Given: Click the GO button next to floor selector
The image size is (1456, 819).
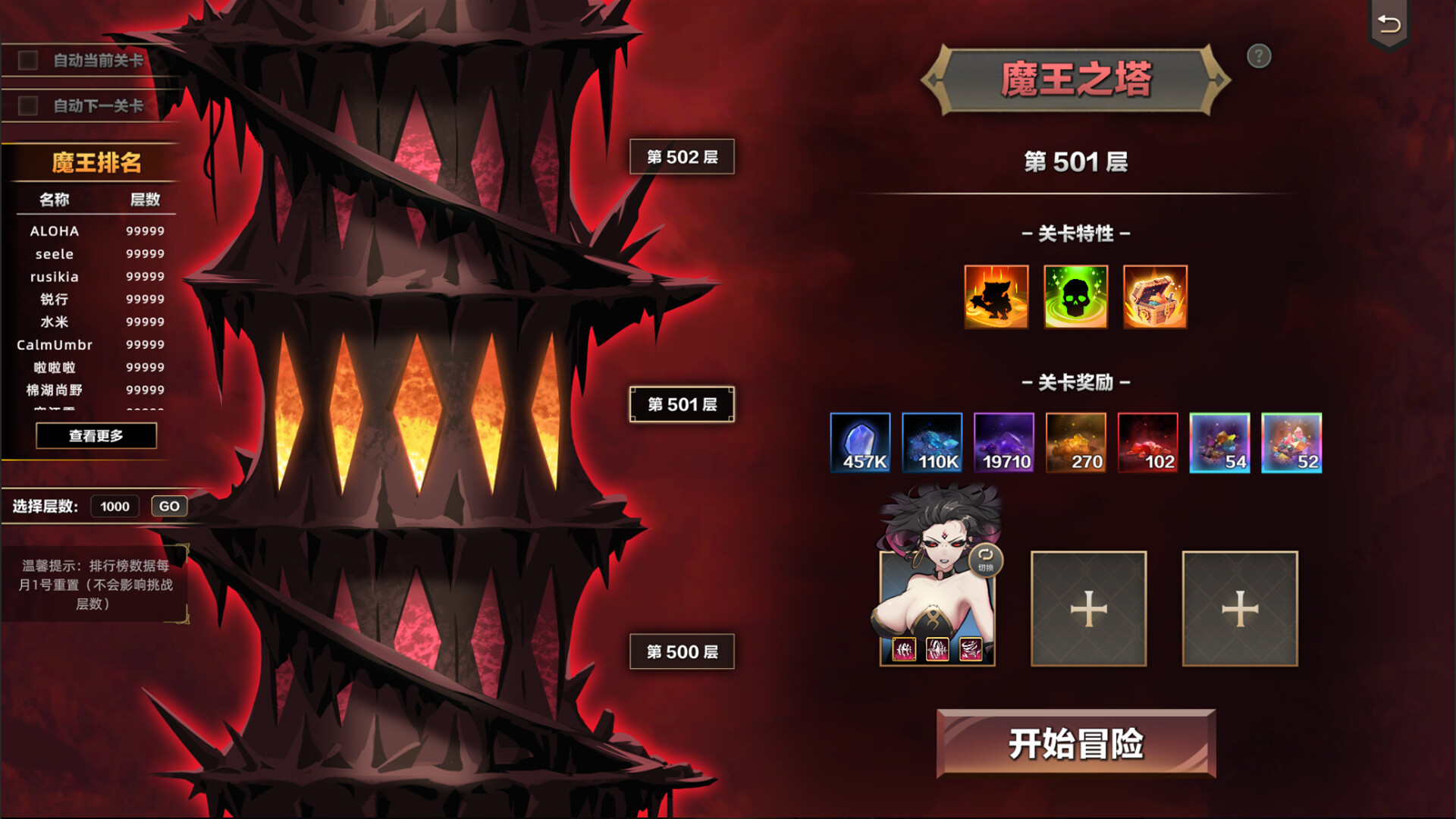Looking at the screenshot, I should click(x=168, y=506).
